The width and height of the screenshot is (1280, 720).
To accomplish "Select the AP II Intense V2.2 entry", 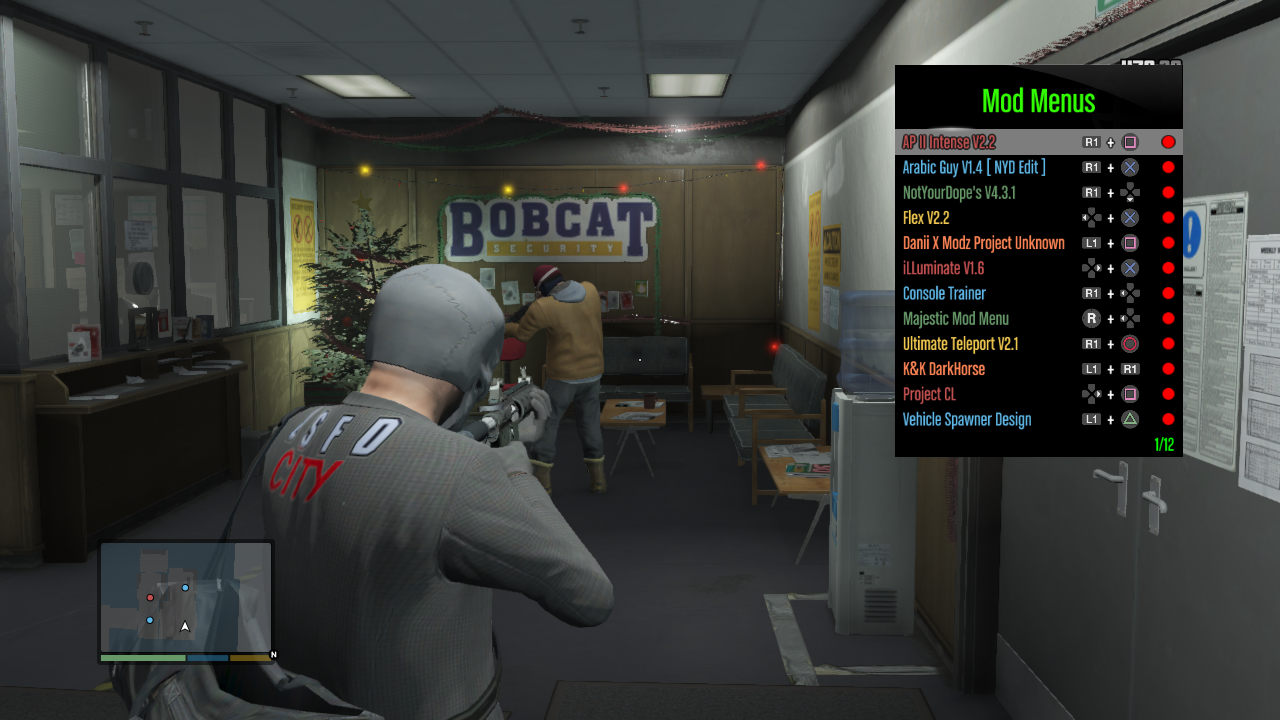I will (949, 142).
